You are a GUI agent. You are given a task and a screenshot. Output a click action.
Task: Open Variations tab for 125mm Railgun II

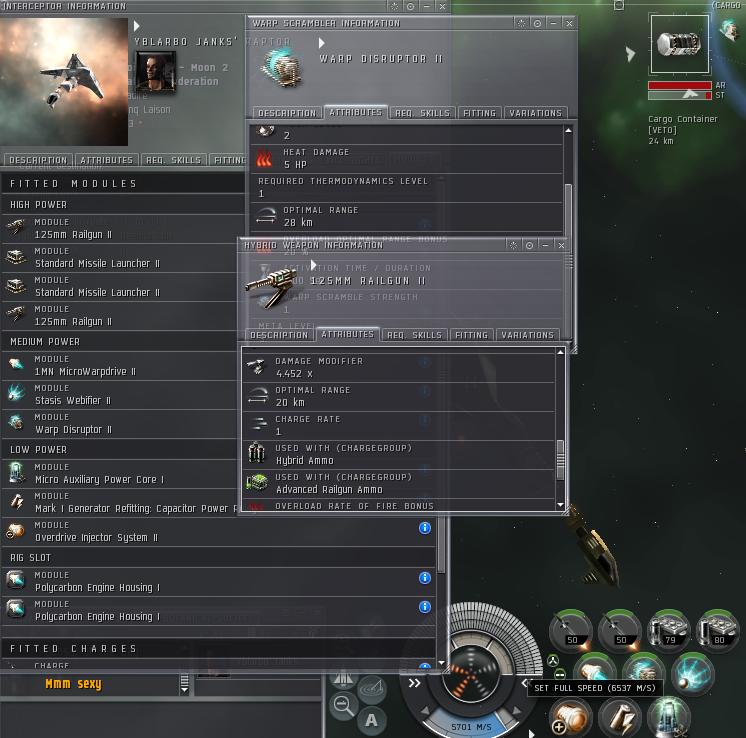[x=527, y=335]
